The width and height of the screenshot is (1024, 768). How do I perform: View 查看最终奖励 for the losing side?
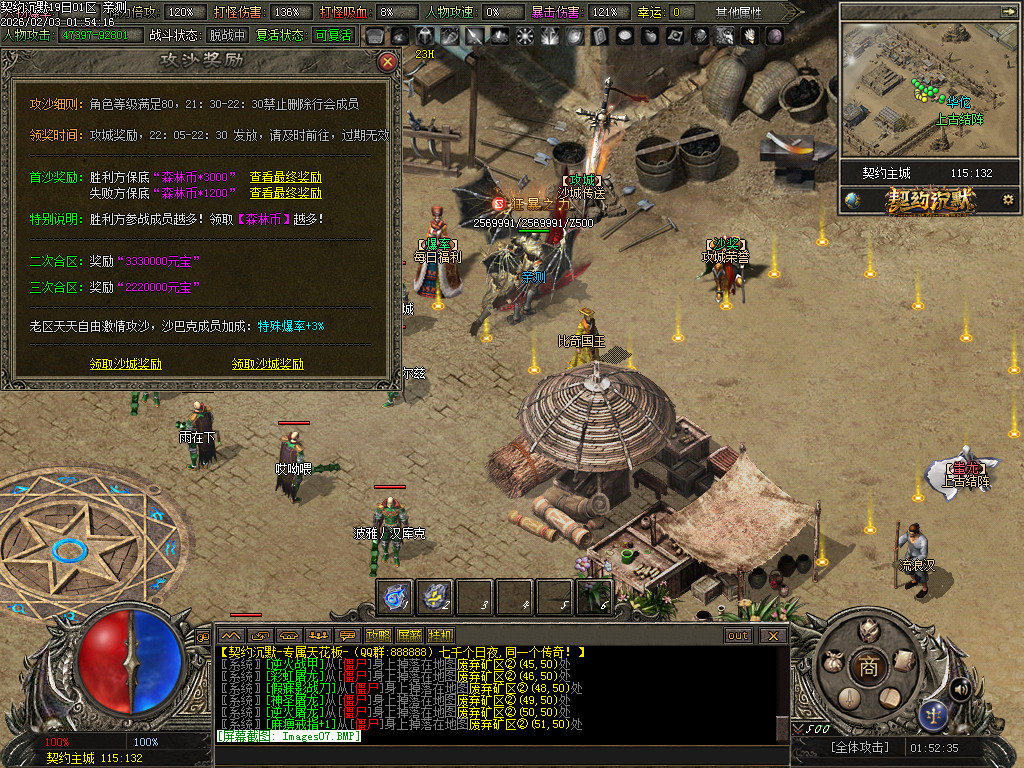pyautogui.click(x=286, y=193)
